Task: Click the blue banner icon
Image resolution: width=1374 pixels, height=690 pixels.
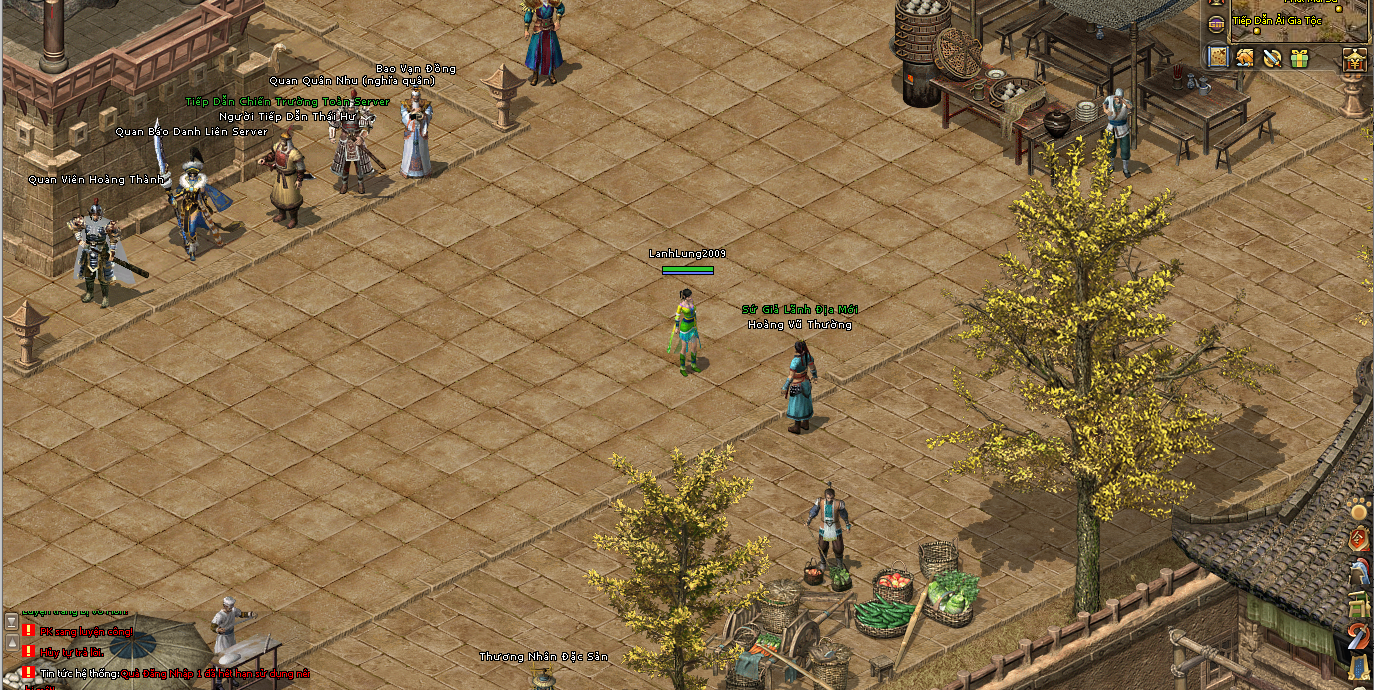Action: [1359, 667]
